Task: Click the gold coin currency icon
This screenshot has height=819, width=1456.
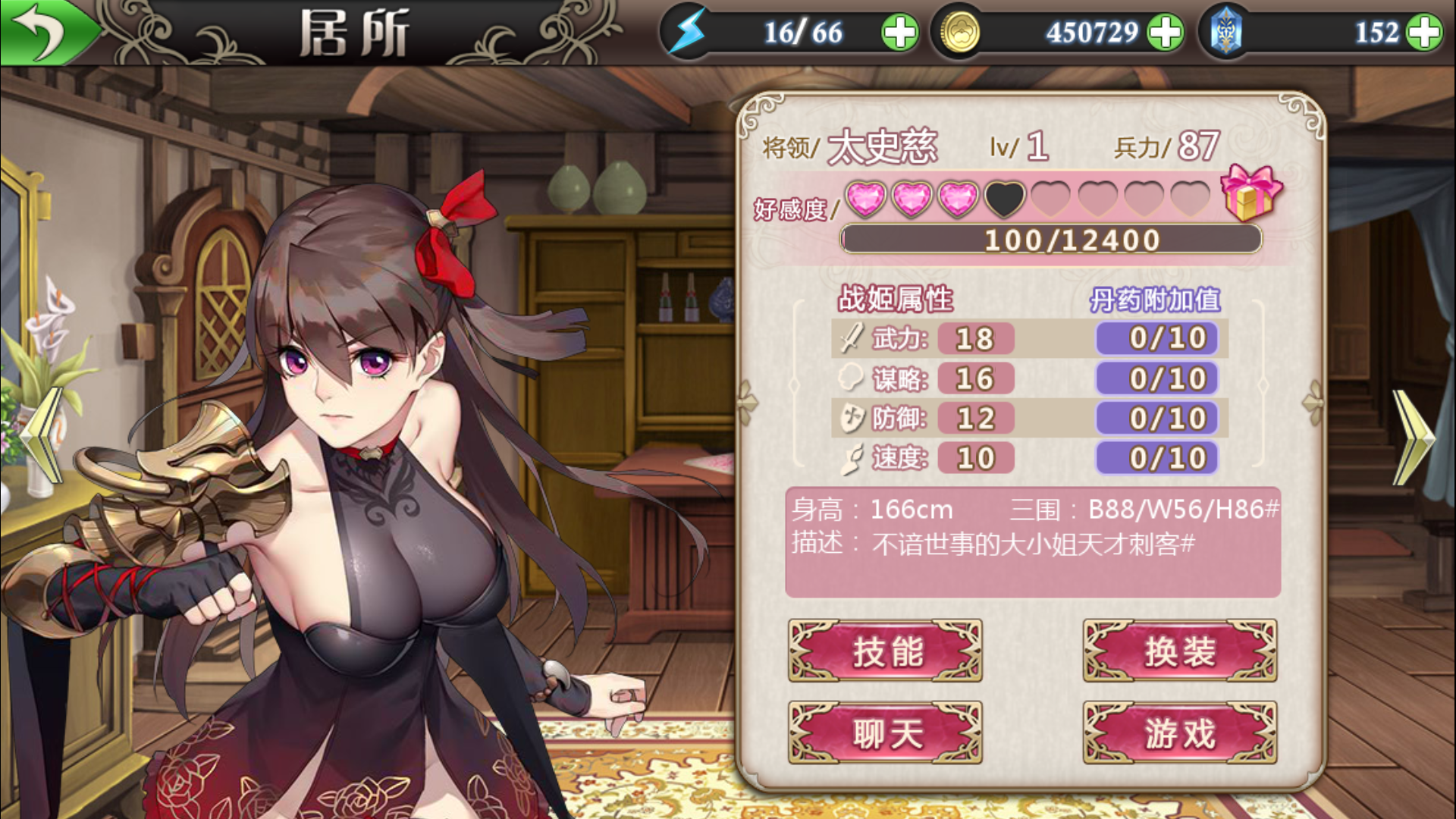Action: tap(962, 32)
